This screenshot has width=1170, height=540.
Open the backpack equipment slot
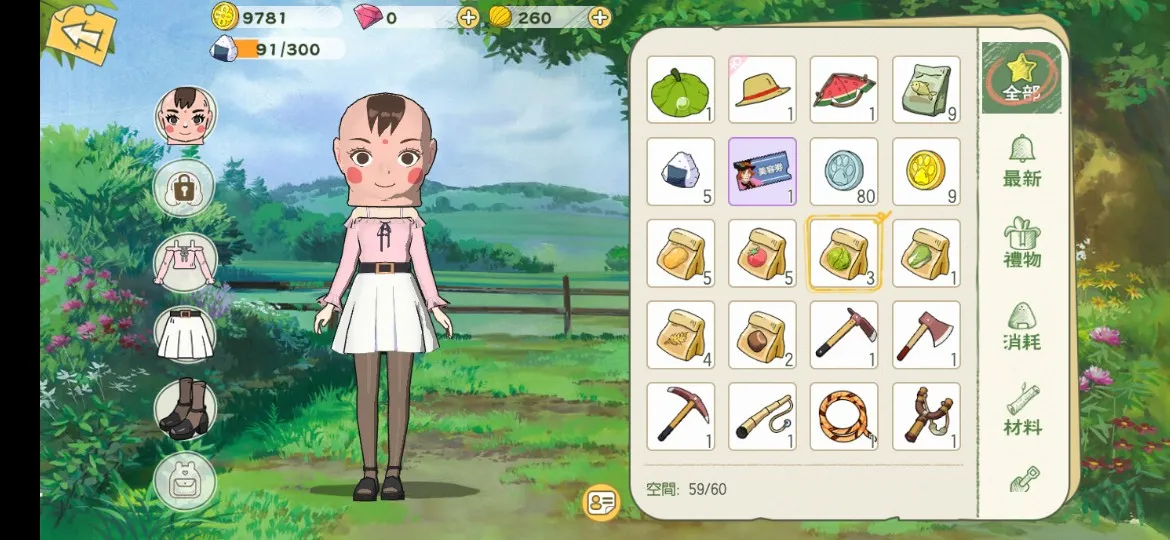click(184, 482)
